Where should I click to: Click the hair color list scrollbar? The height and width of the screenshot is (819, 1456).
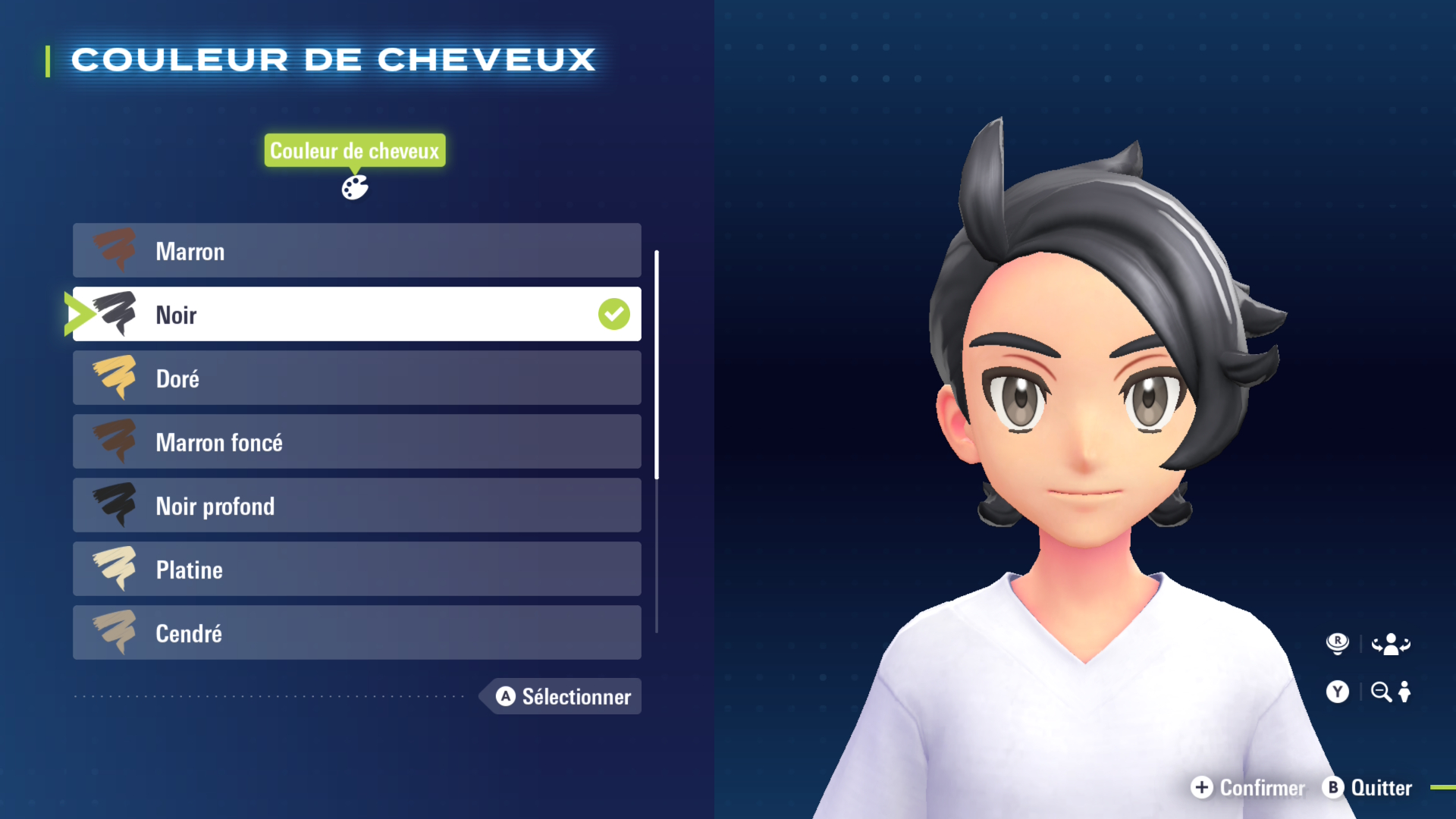[657, 365]
